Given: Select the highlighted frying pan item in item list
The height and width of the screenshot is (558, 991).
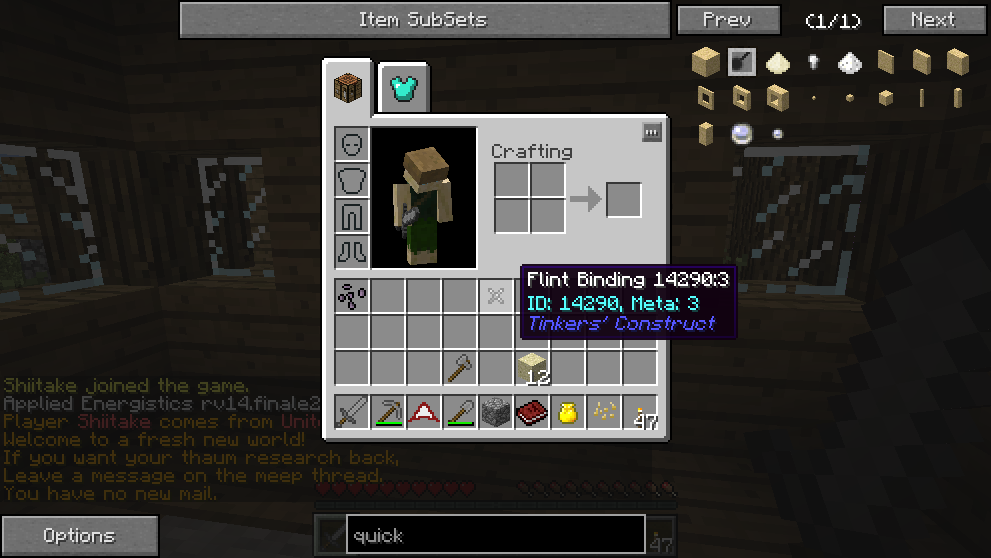Looking at the screenshot, I should pos(741,63).
